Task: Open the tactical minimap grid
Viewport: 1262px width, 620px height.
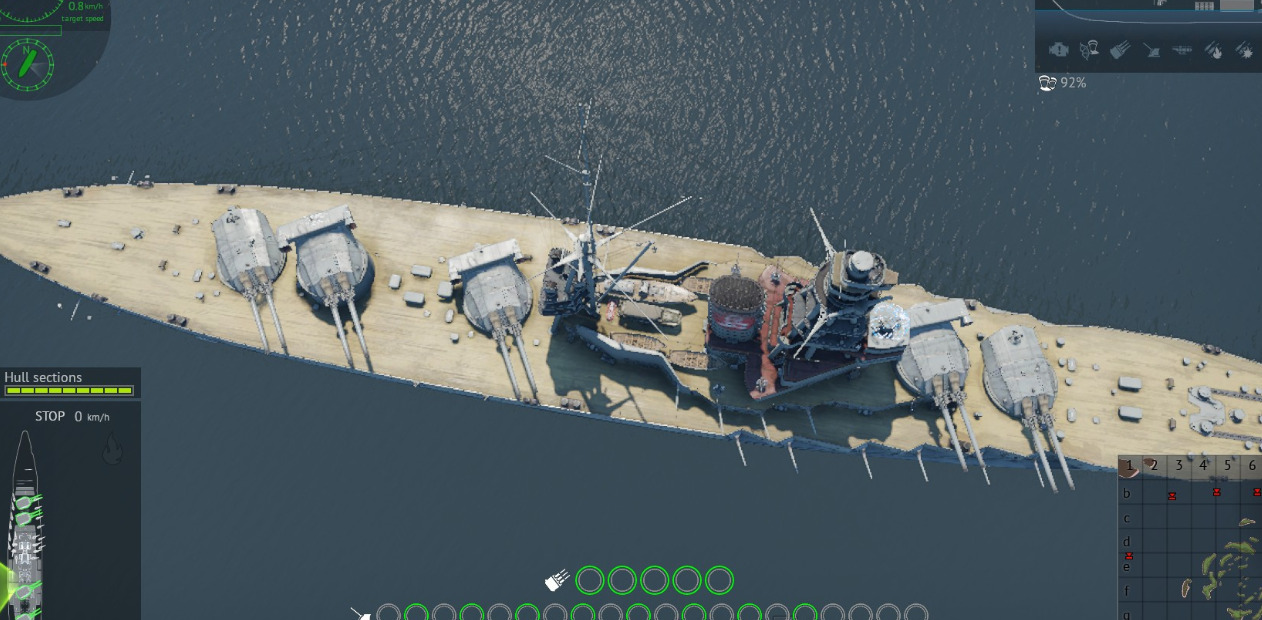Action: point(1190,538)
